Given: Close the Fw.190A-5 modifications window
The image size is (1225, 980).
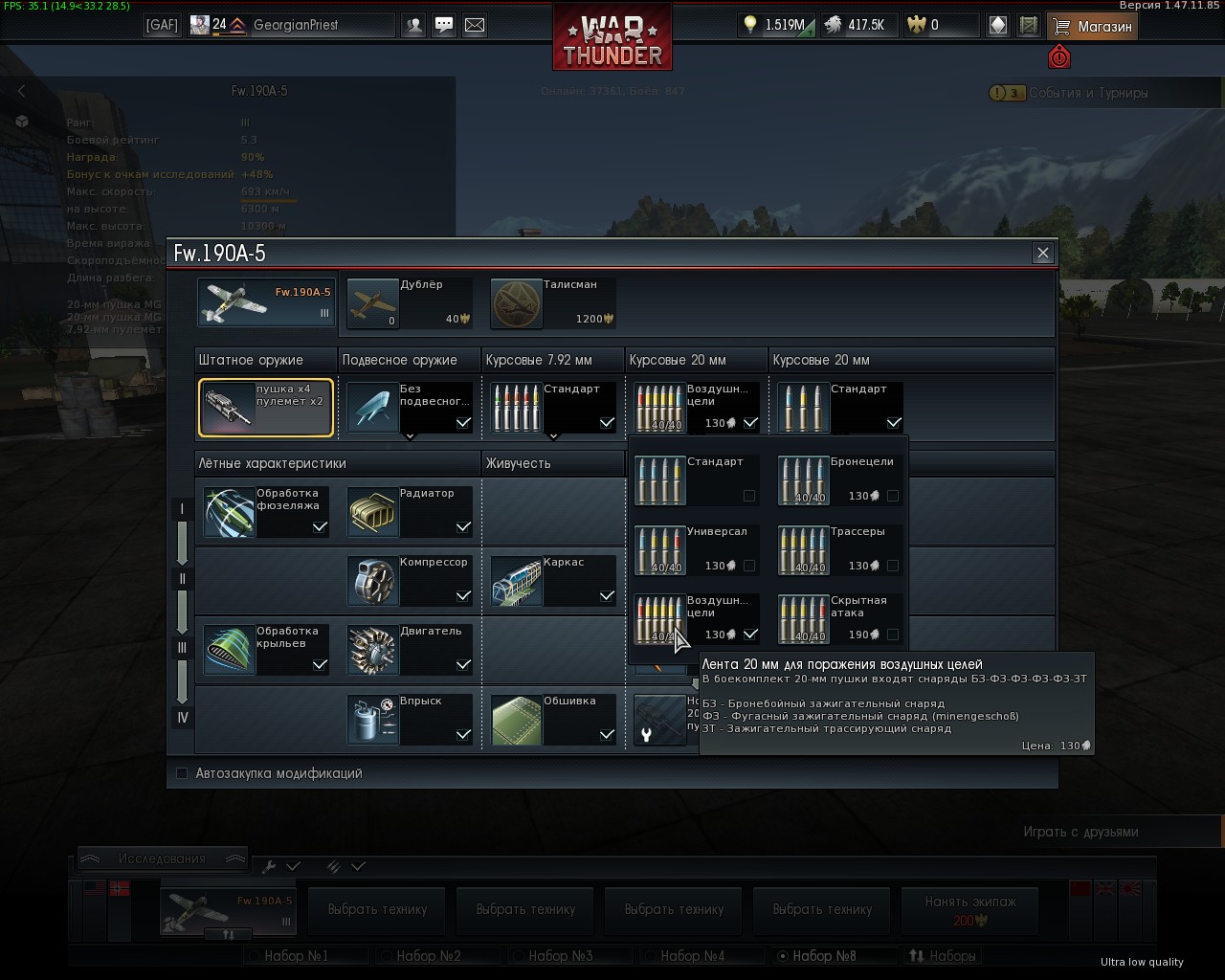Looking at the screenshot, I should pyautogui.click(x=1042, y=253).
